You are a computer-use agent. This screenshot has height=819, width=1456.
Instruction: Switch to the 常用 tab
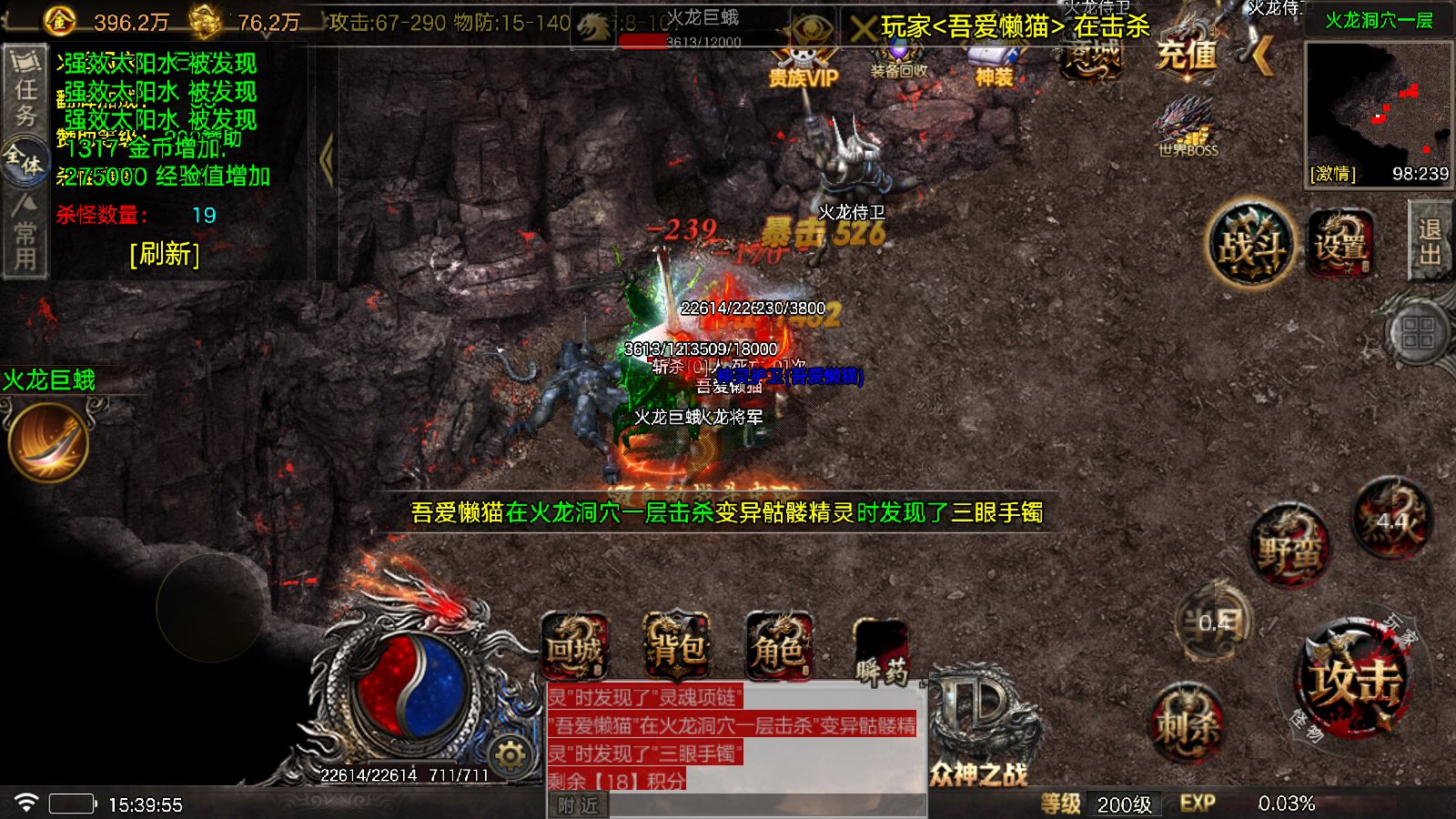(x=25, y=234)
